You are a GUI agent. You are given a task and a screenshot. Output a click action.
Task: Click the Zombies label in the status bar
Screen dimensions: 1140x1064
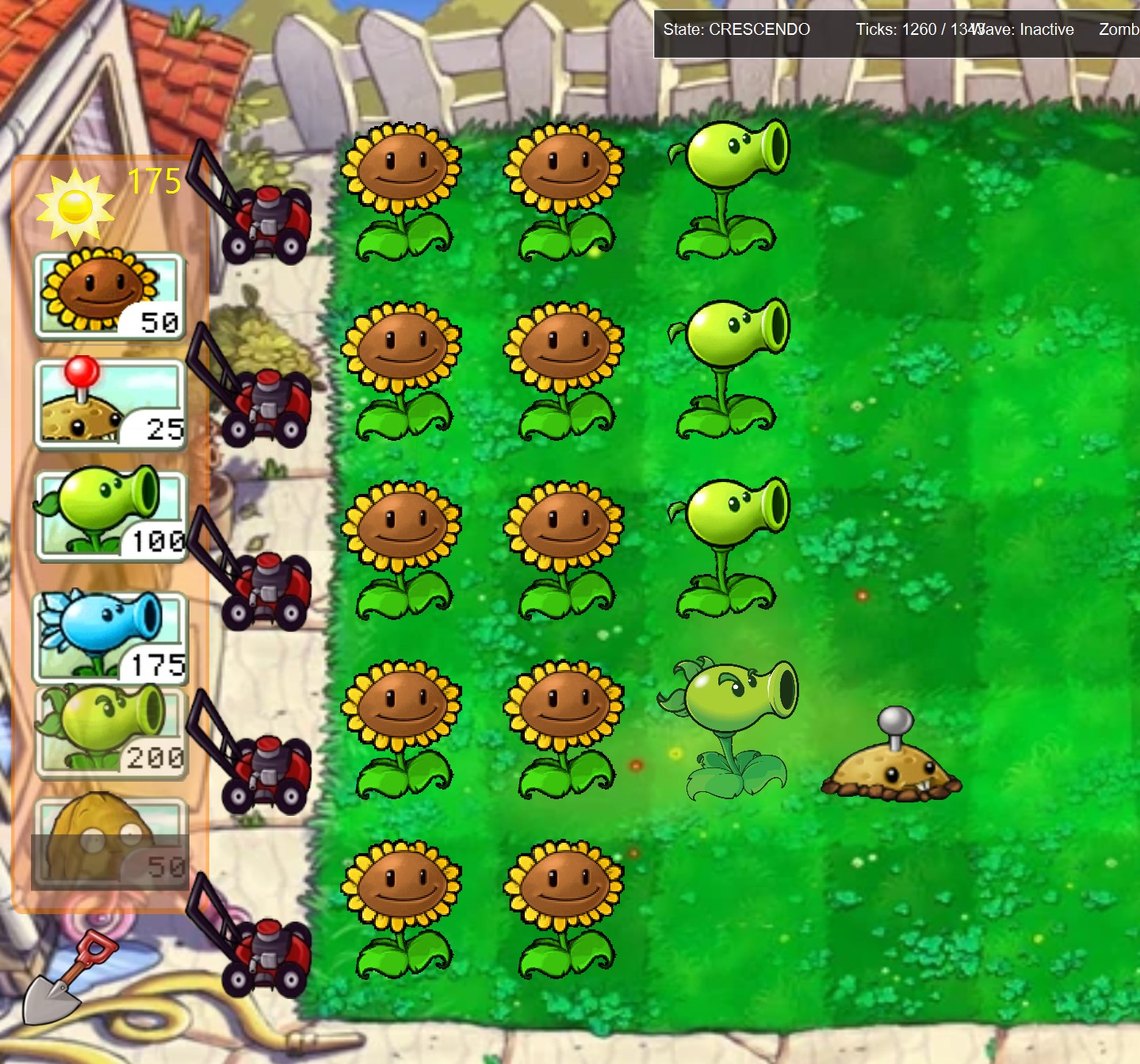coord(1118,29)
